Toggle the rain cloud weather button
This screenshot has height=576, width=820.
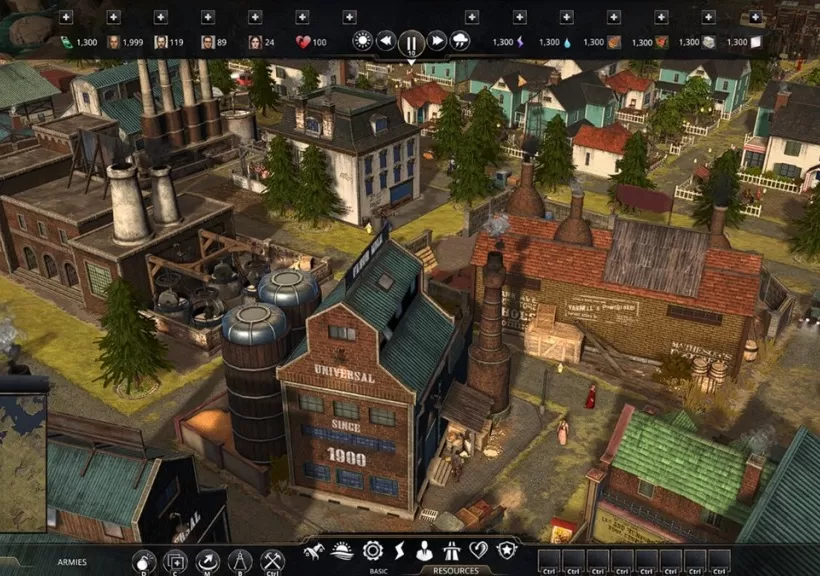461,41
